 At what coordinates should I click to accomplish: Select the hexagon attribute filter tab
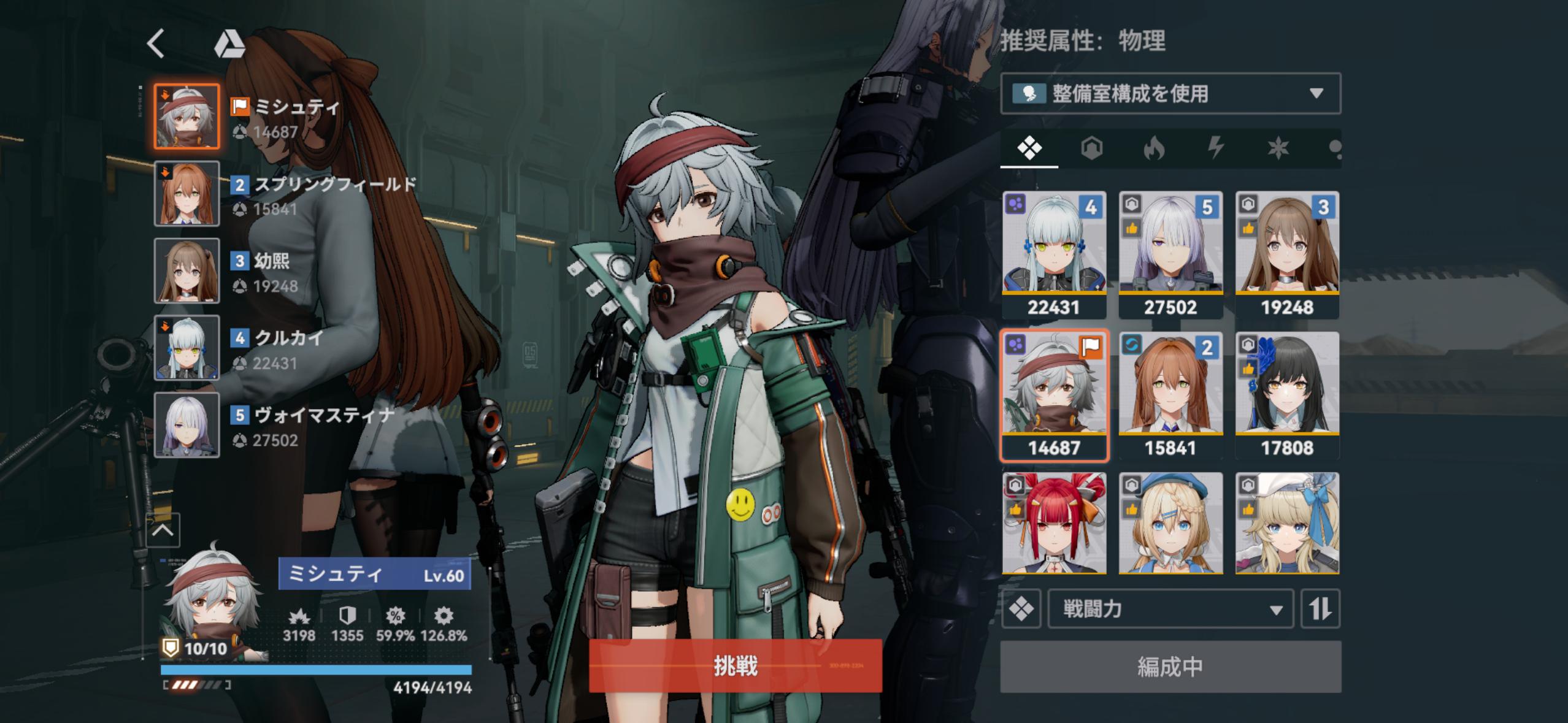point(1091,148)
